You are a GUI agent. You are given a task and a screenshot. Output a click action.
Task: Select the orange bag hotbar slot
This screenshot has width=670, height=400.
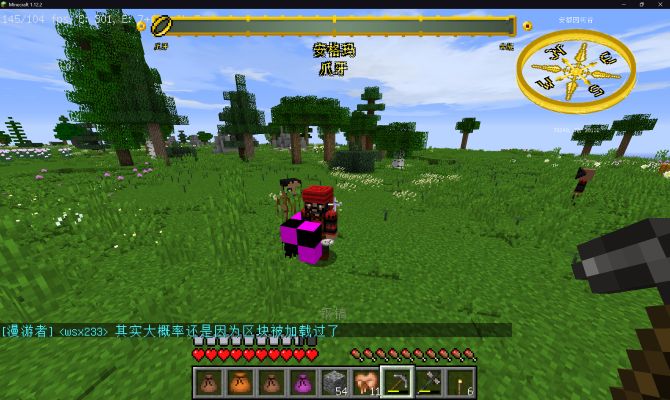(x=238, y=381)
